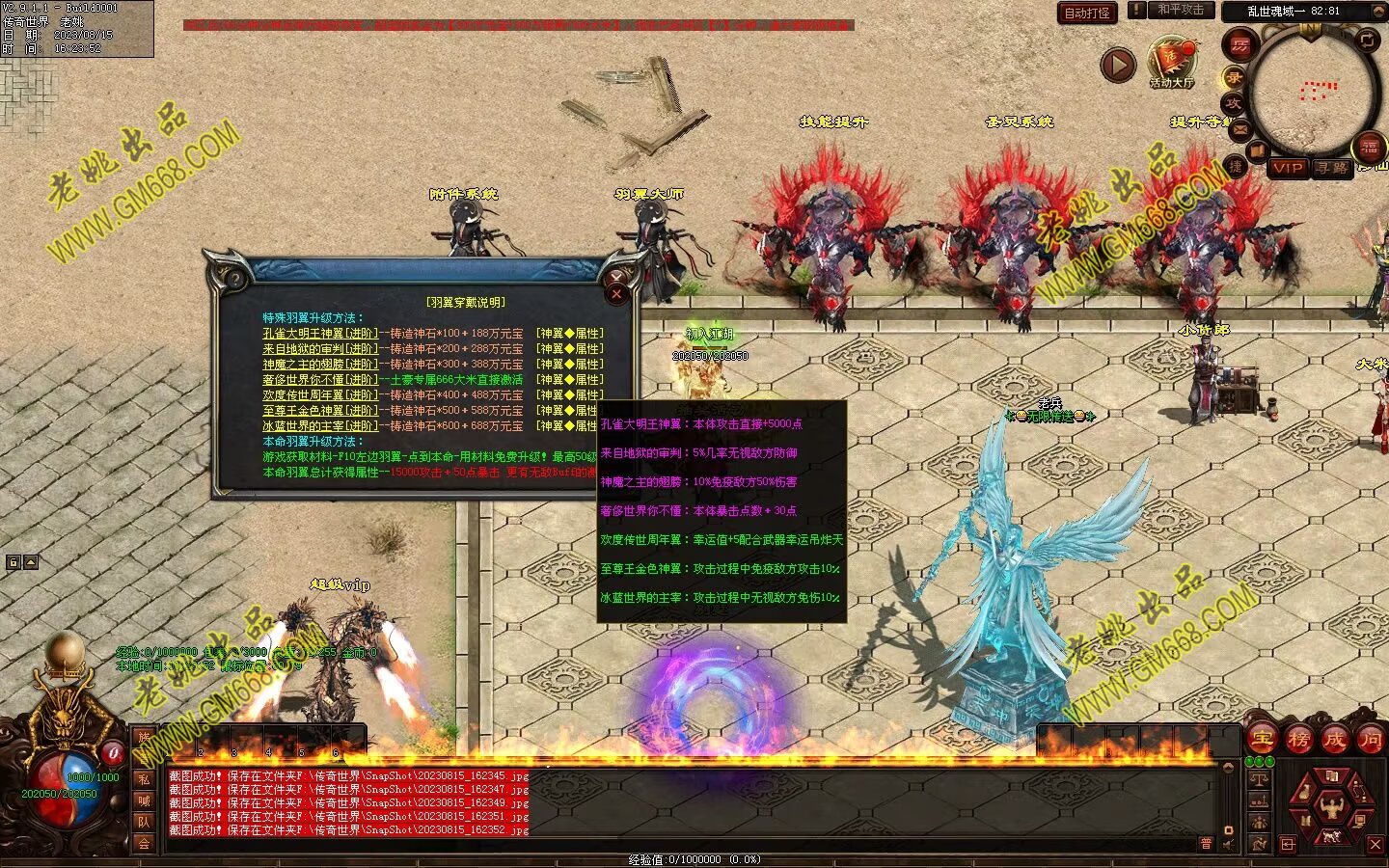
Task: Open the VIP panel button
Action: 1287,168
